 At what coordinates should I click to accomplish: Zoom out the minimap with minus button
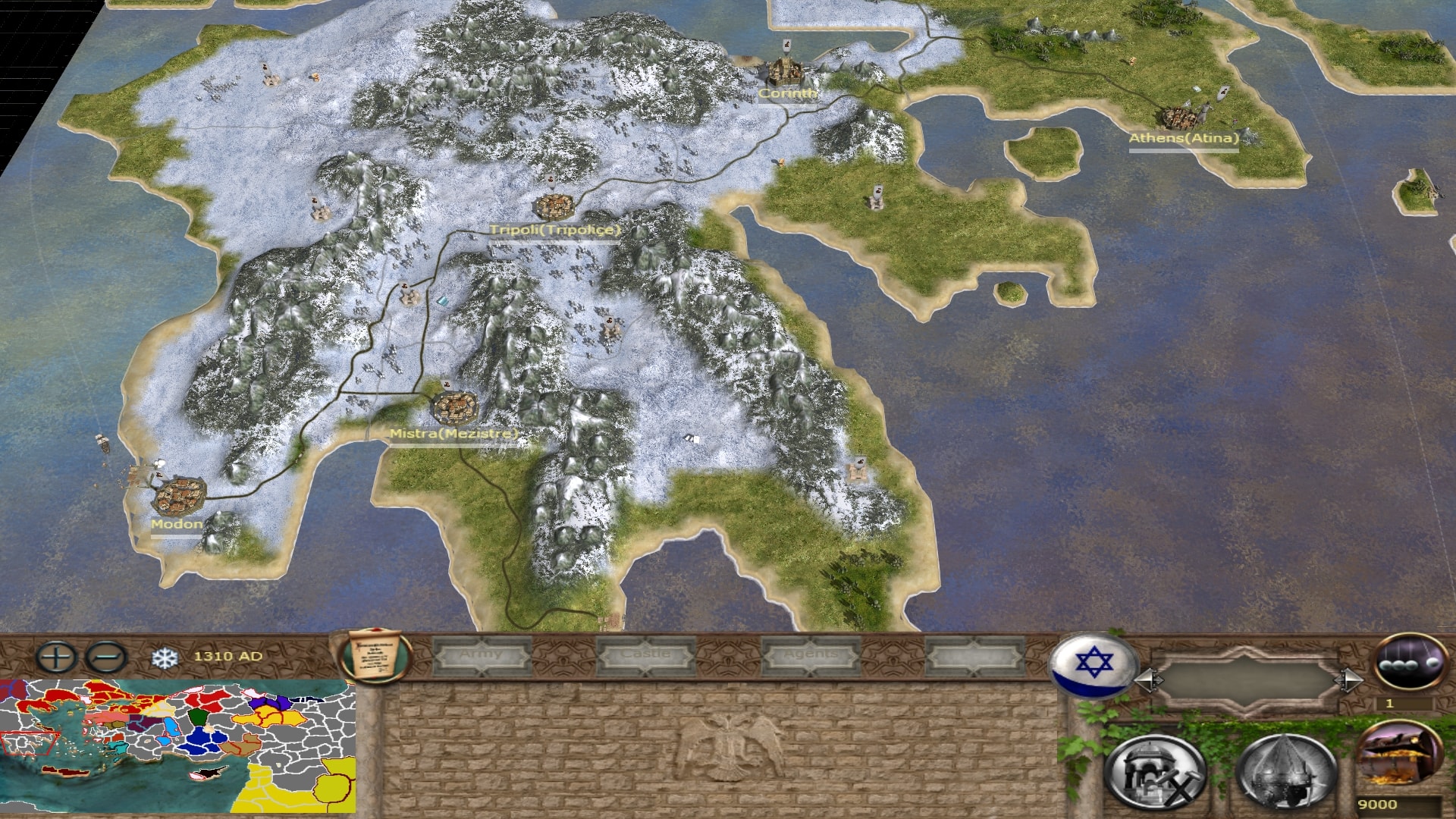107,657
